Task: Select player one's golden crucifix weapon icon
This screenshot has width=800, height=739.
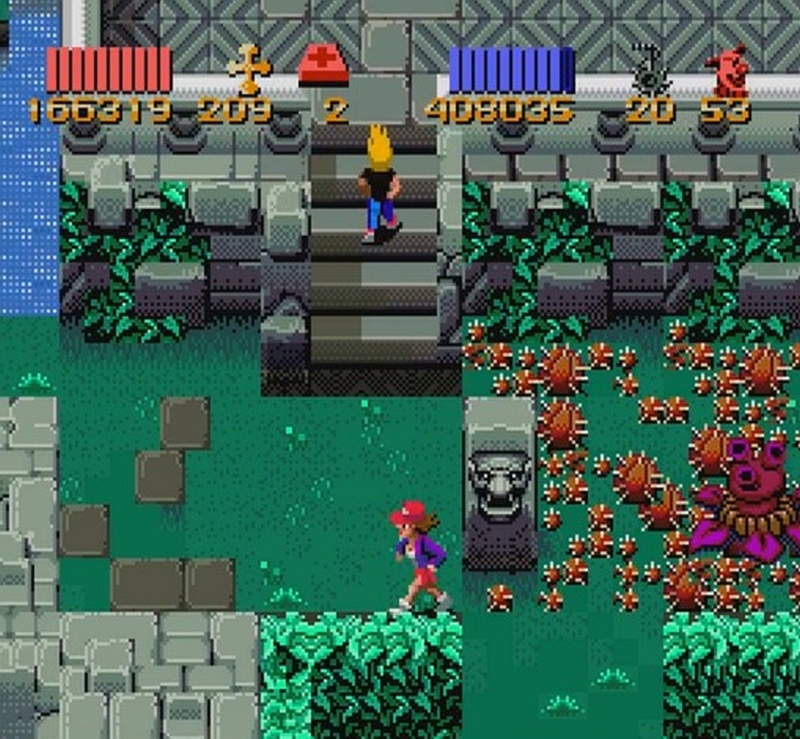Action: (249, 69)
